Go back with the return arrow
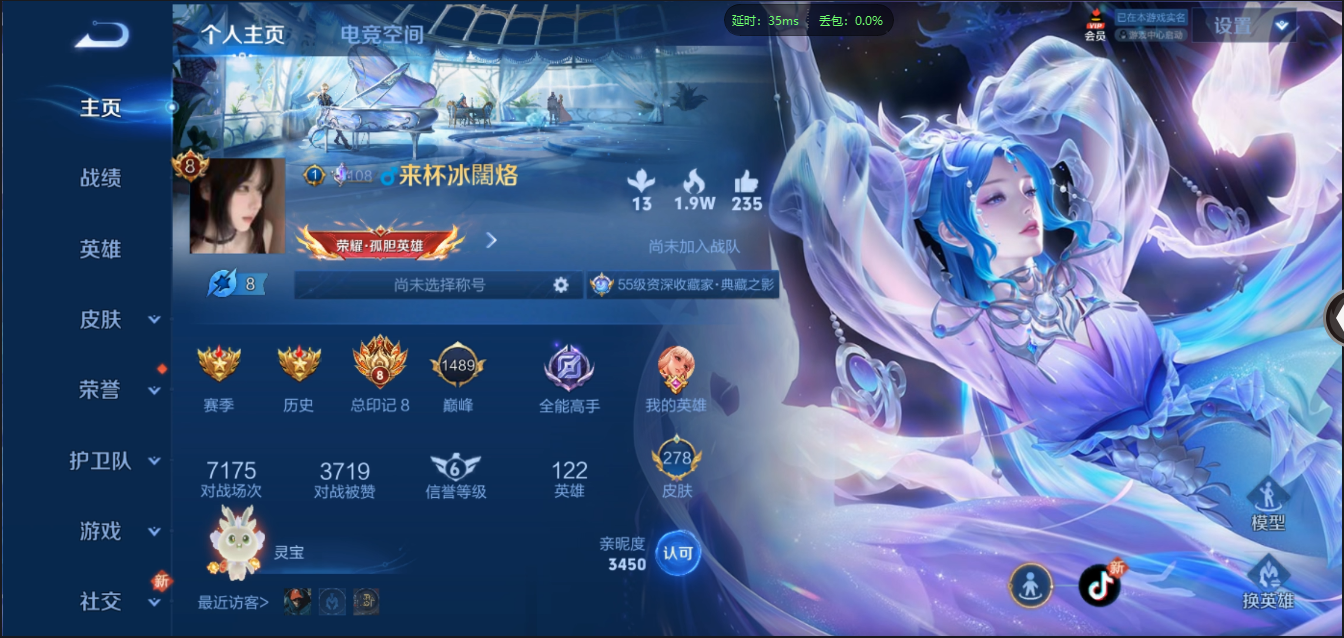 coord(102,35)
